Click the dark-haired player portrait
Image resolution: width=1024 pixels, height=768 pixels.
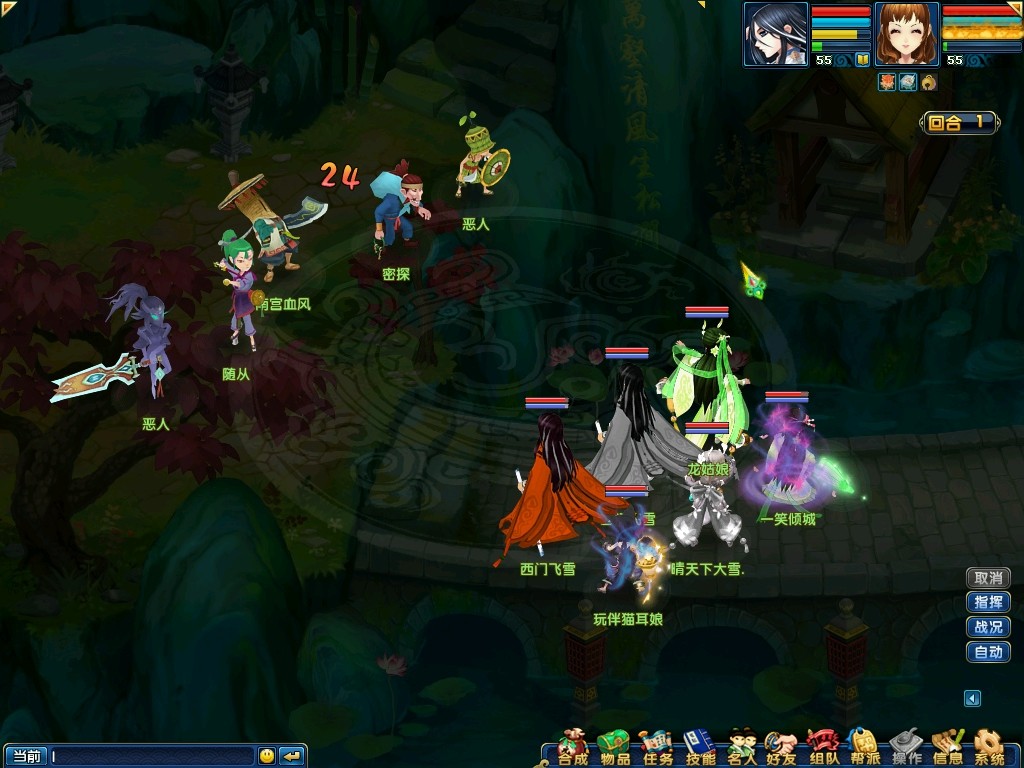(776, 35)
